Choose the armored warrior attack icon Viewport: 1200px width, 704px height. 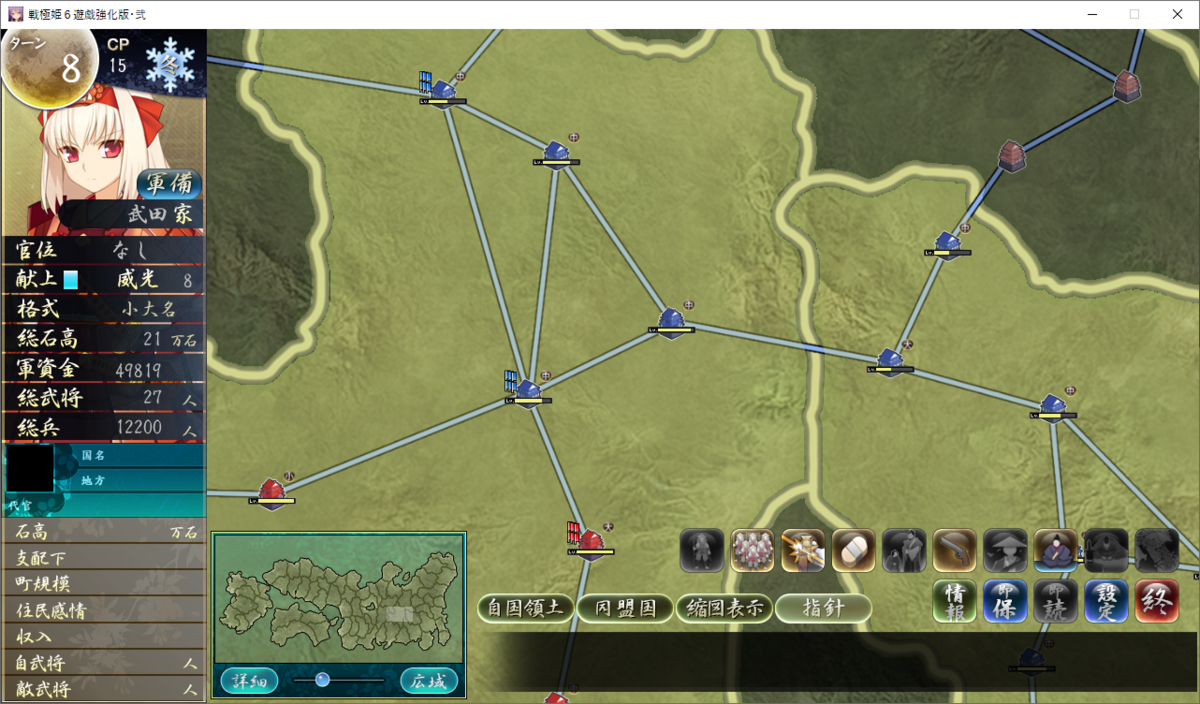pyautogui.click(x=802, y=550)
